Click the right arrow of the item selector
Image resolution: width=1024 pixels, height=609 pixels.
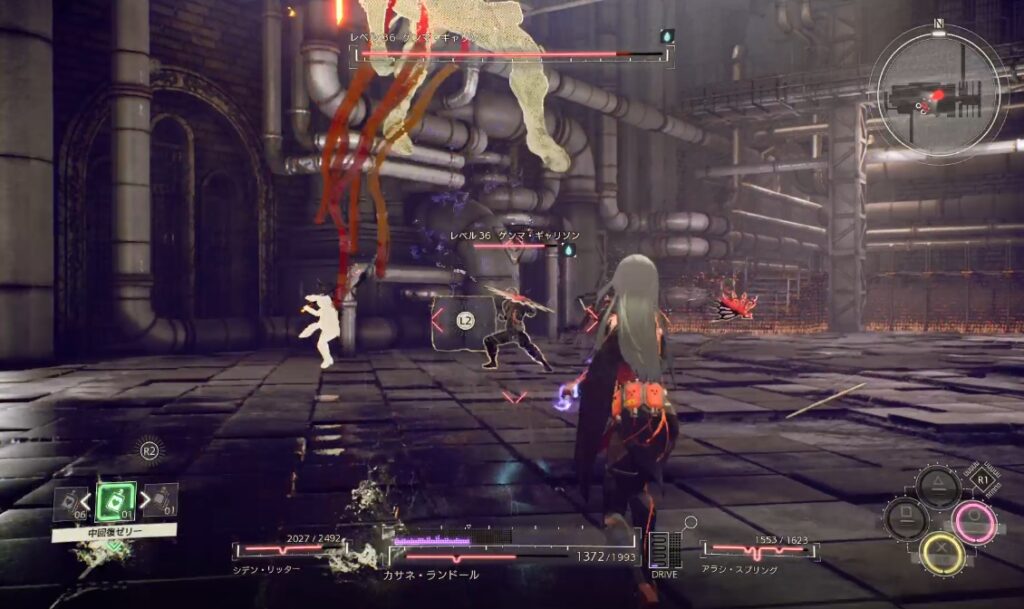(x=144, y=498)
